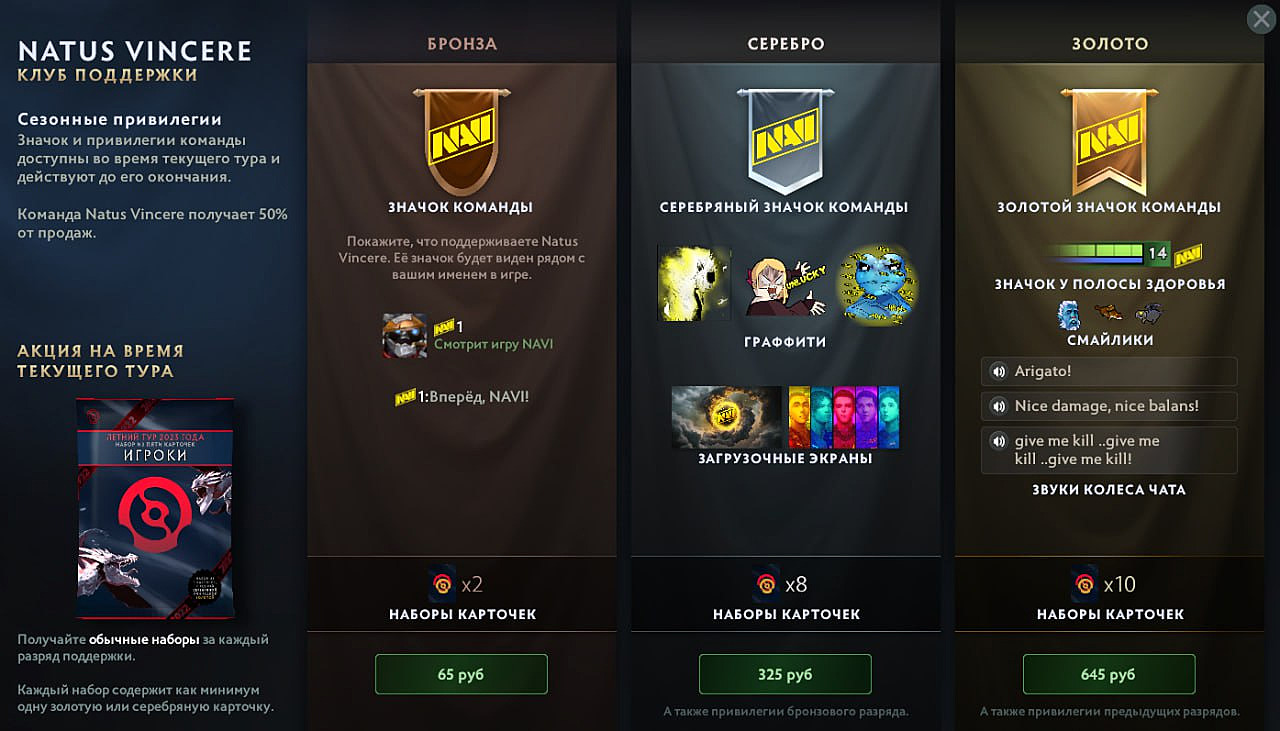
Task: Play the "Arigato!" chat wheel sound
Action: 997,372
